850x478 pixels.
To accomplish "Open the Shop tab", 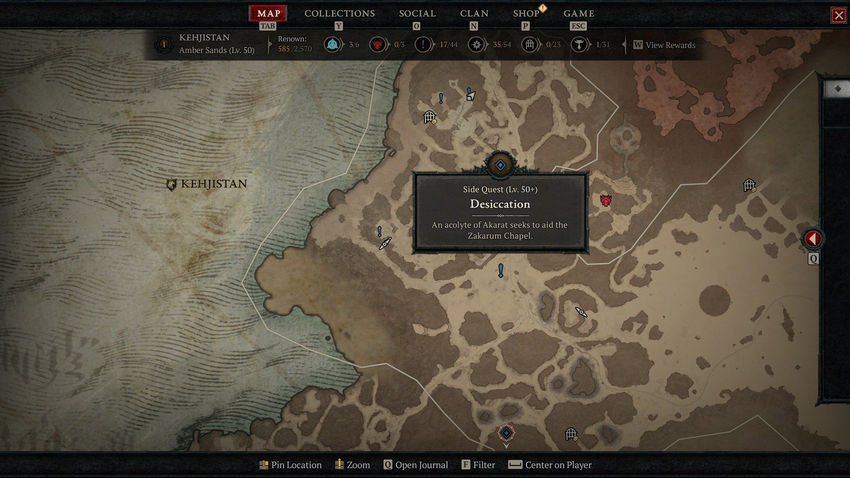I will point(526,14).
